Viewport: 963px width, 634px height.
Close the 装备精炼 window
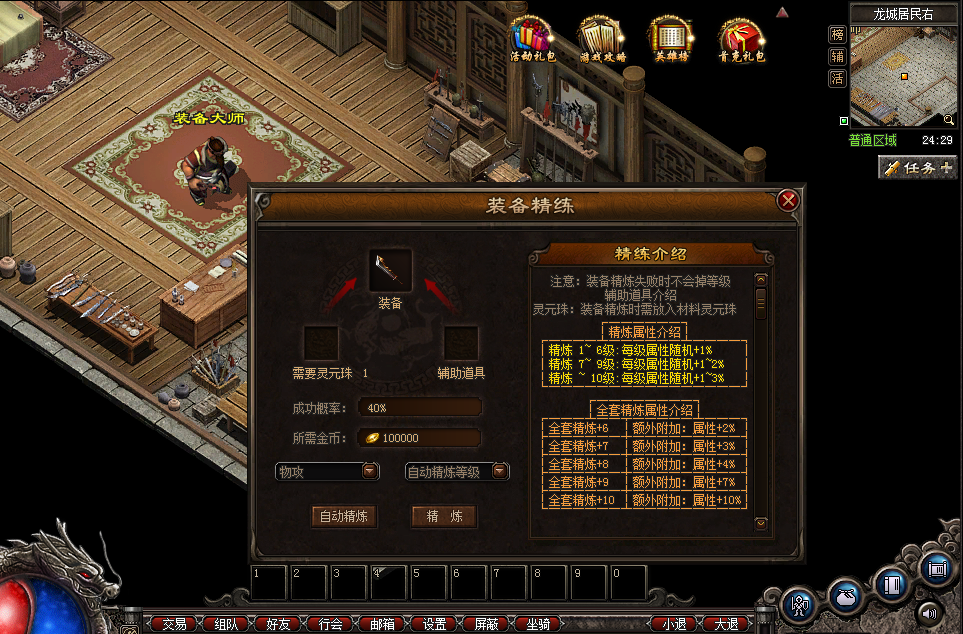[788, 200]
